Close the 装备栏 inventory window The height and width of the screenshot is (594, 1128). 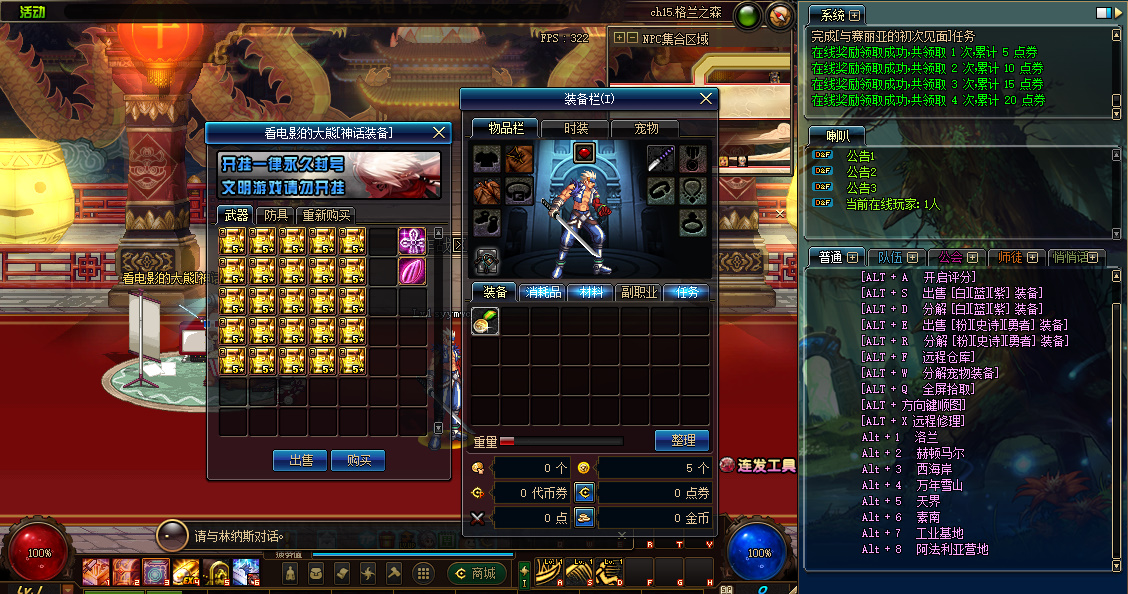707,98
